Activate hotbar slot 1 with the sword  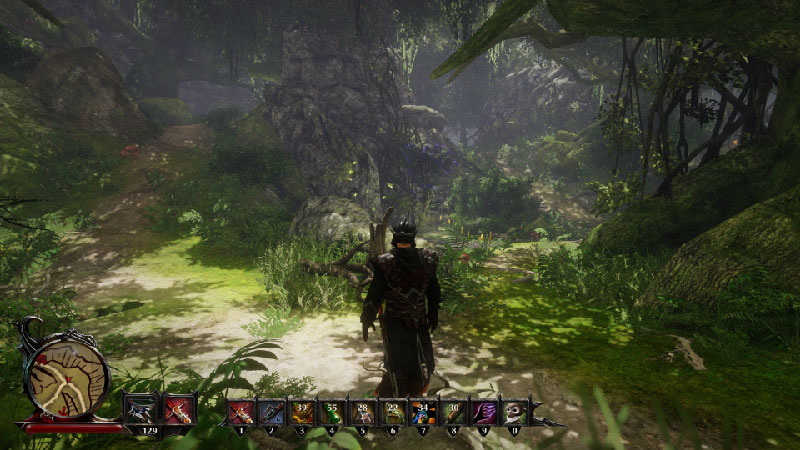241,412
